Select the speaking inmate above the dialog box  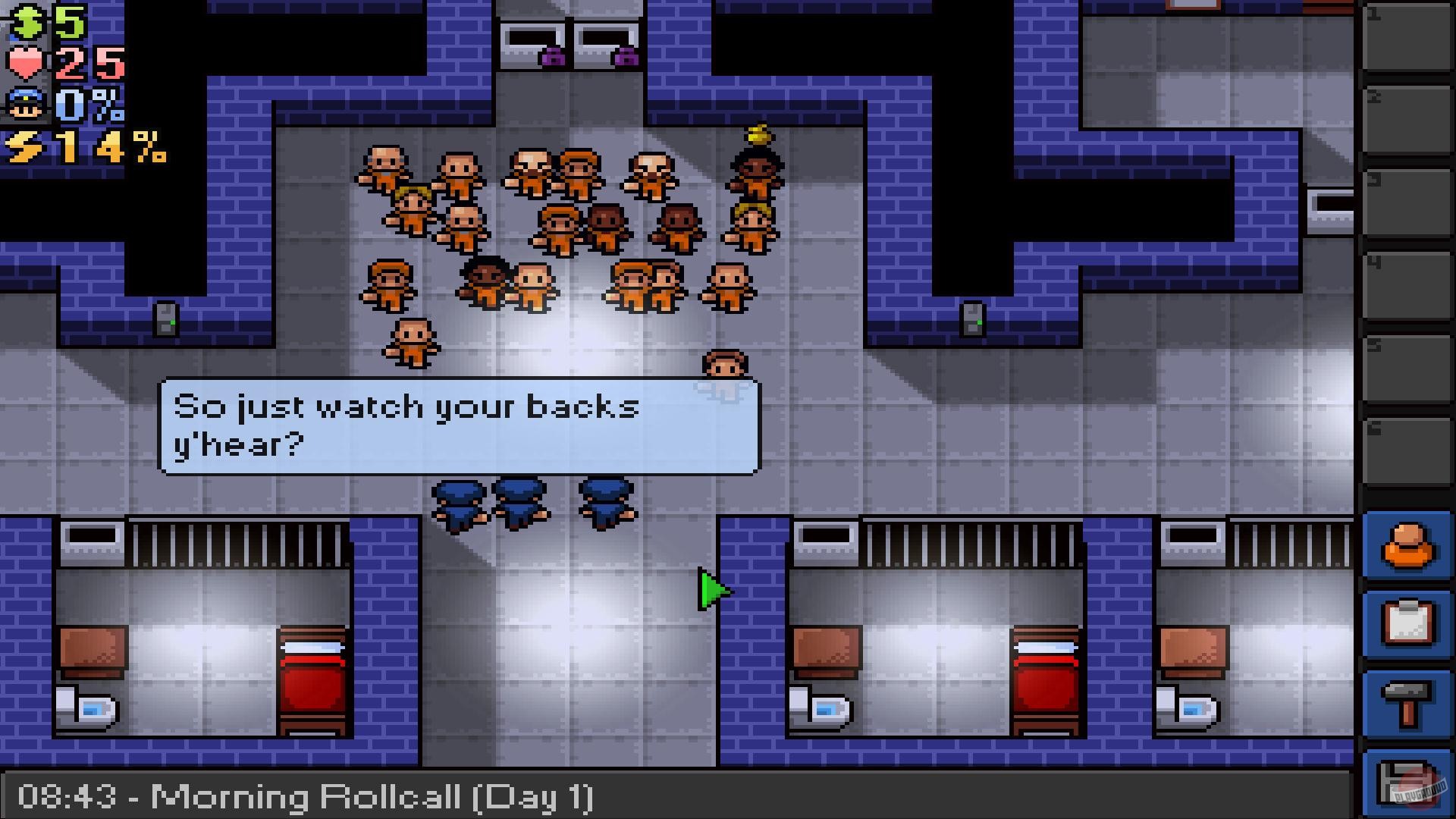pyautogui.click(x=724, y=362)
